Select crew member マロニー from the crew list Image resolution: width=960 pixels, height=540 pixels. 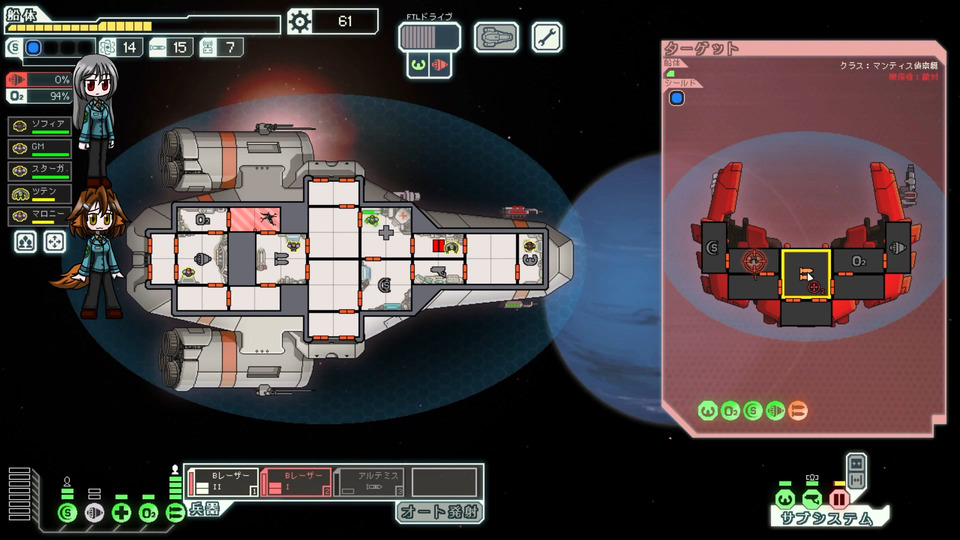tap(40, 215)
